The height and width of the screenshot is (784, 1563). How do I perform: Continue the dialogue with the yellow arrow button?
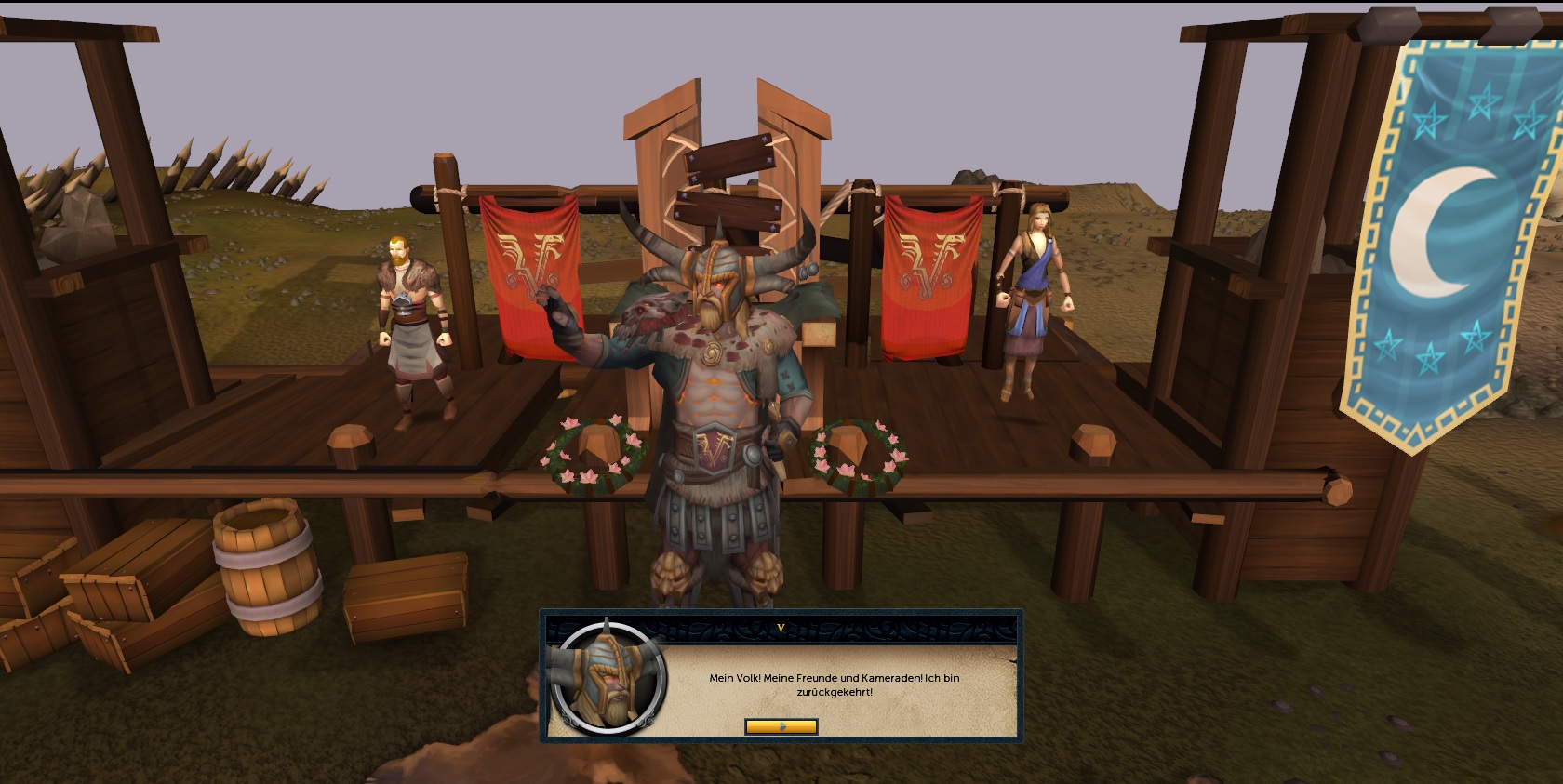[781, 726]
